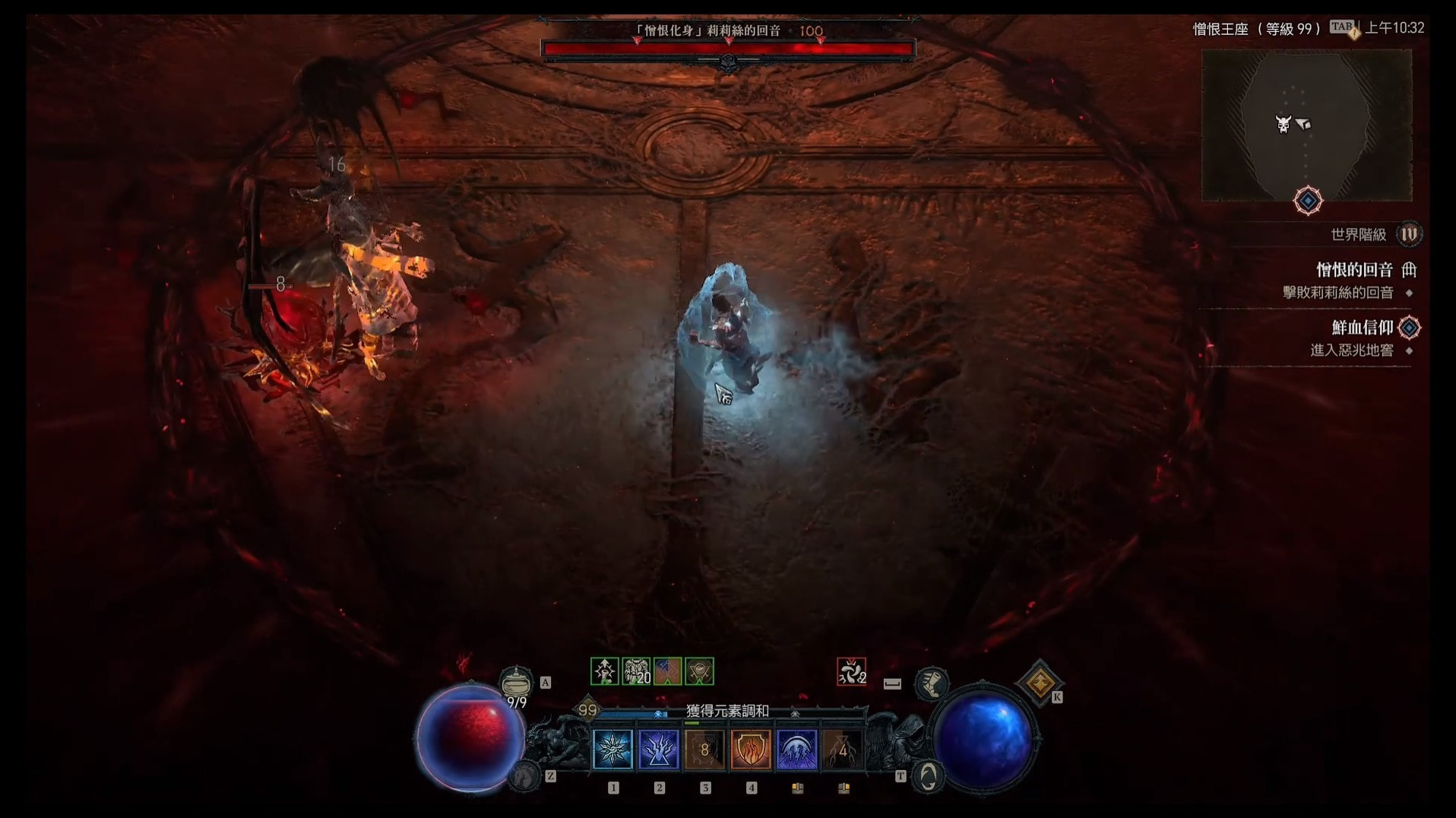Activate the Frost Nova skill in slot 1
The height and width of the screenshot is (818, 1456).
click(612, 750)
